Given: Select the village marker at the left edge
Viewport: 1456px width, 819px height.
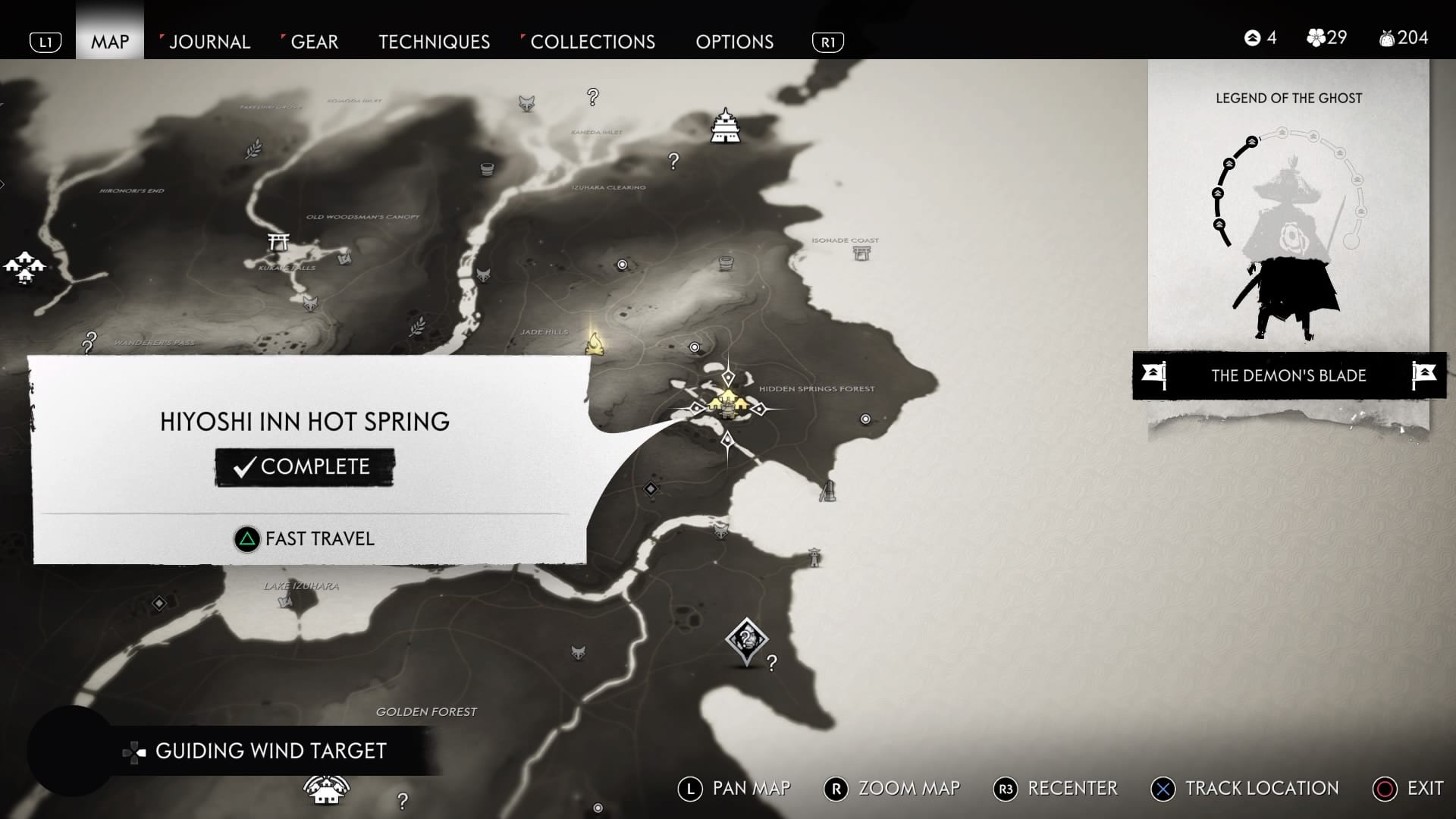Looking at the screenshot, I should pos(24,266).
